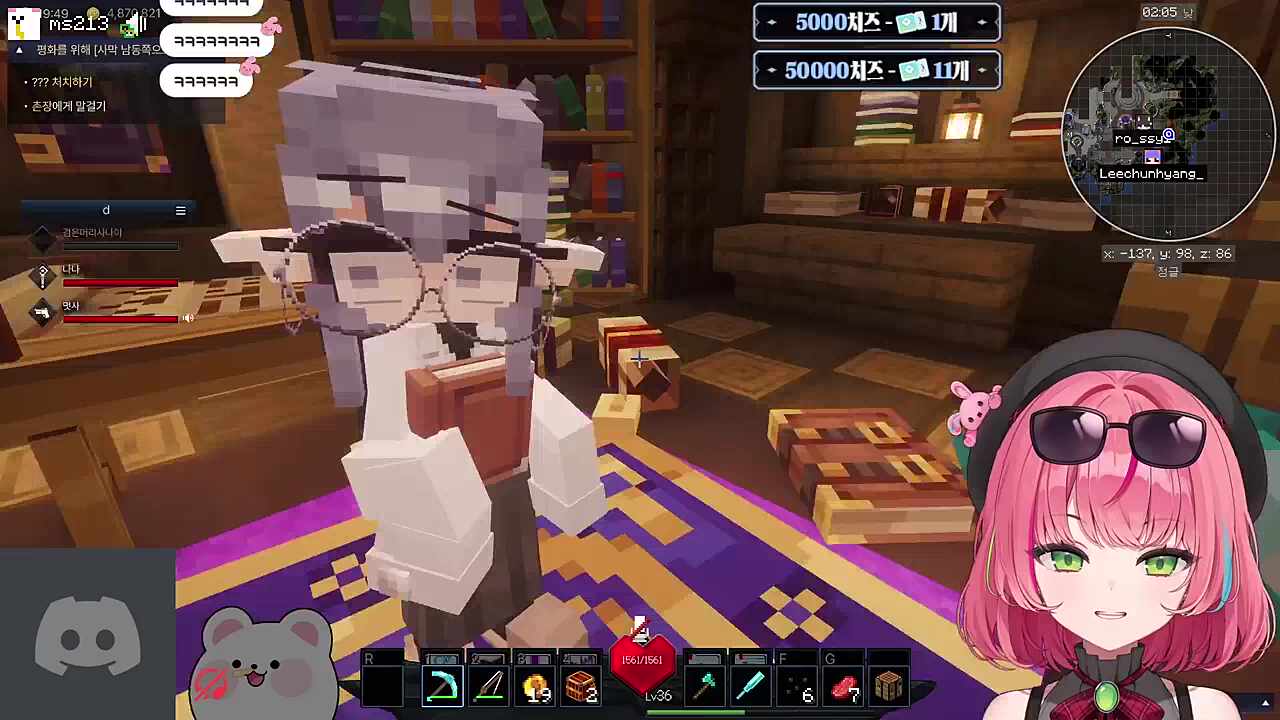
Task: Open the party panel hamburger menu
Action: click(x=180, y=210)
